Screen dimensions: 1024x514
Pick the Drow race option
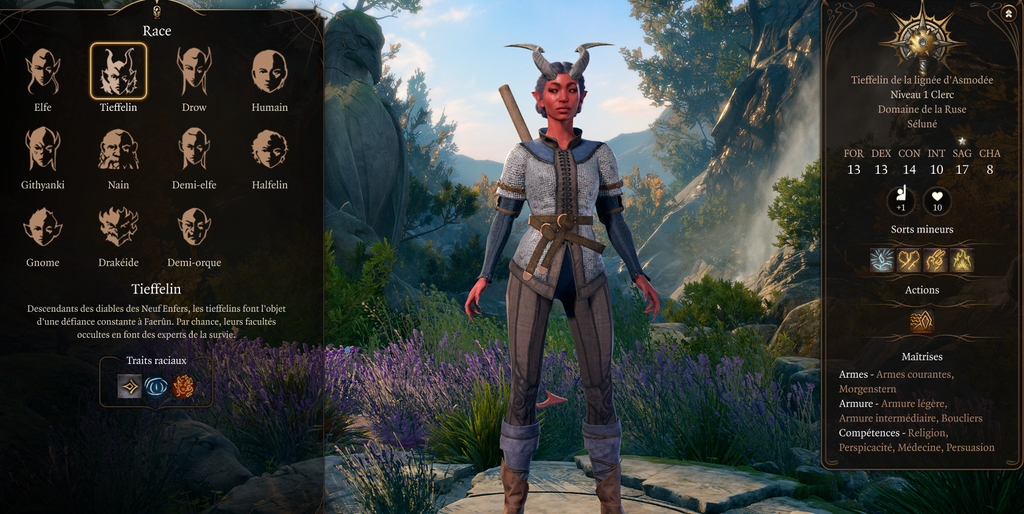(x=194, y=70)
